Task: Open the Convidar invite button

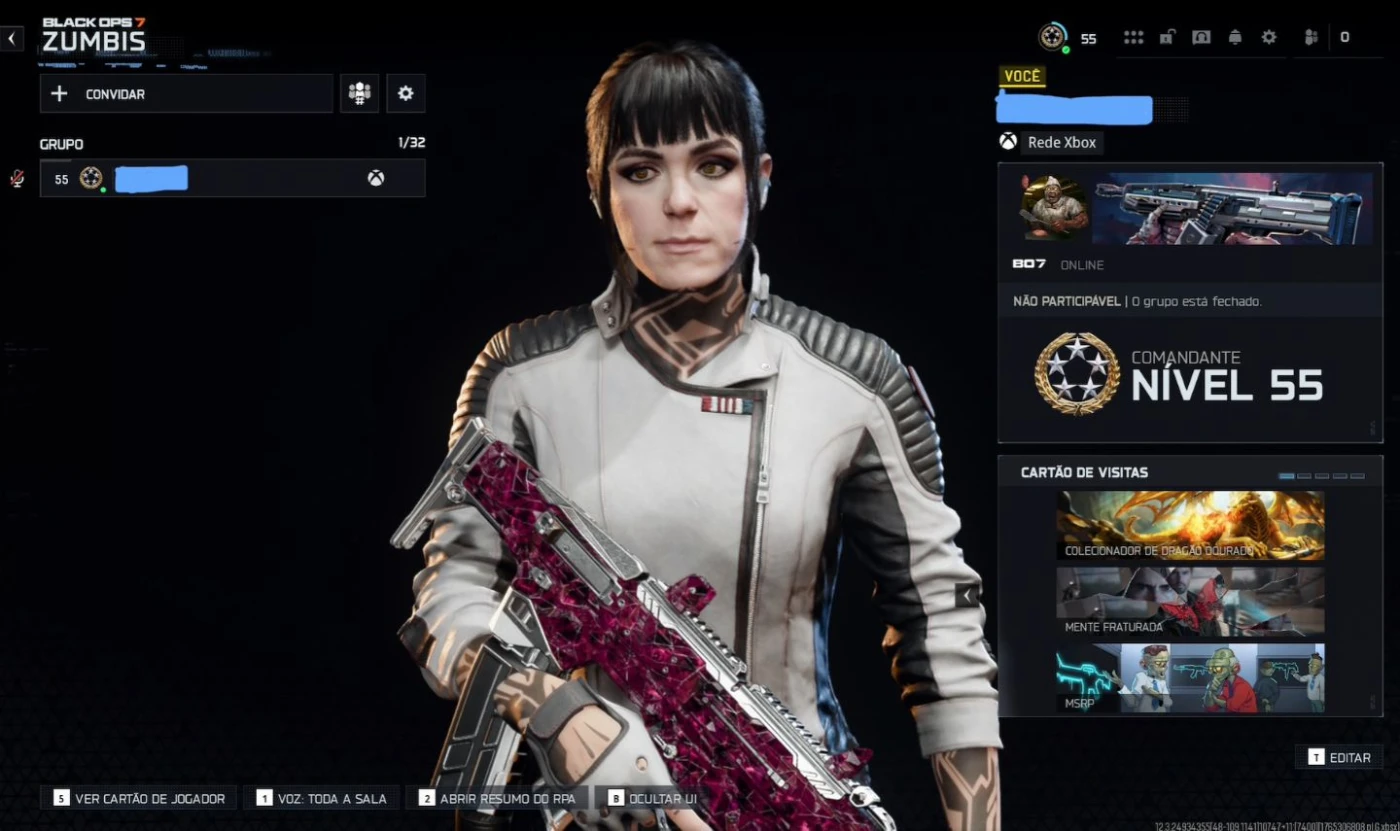Action: coord(186,94)
